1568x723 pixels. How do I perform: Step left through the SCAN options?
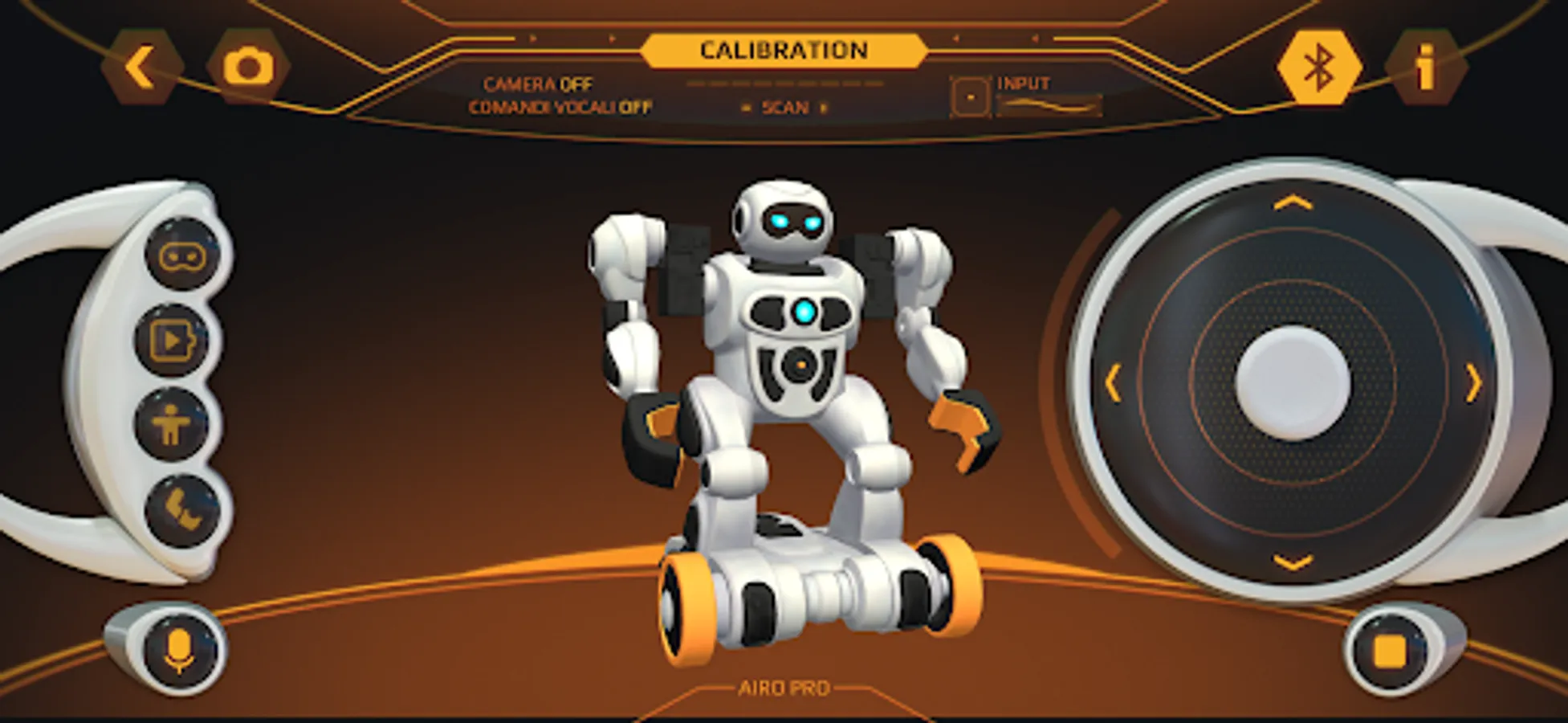pos(745,108)
